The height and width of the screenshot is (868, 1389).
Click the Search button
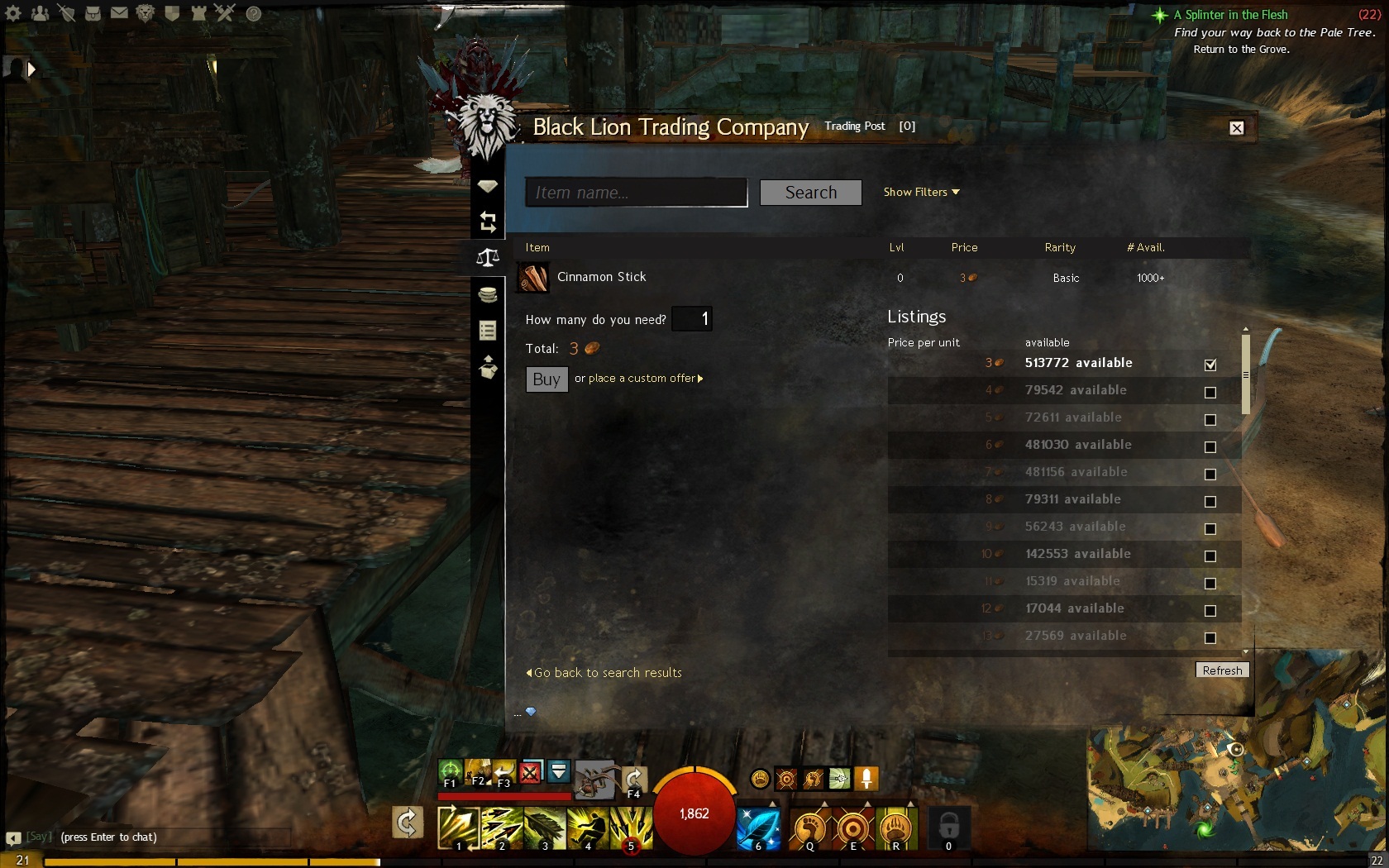[x=810, y=193]
